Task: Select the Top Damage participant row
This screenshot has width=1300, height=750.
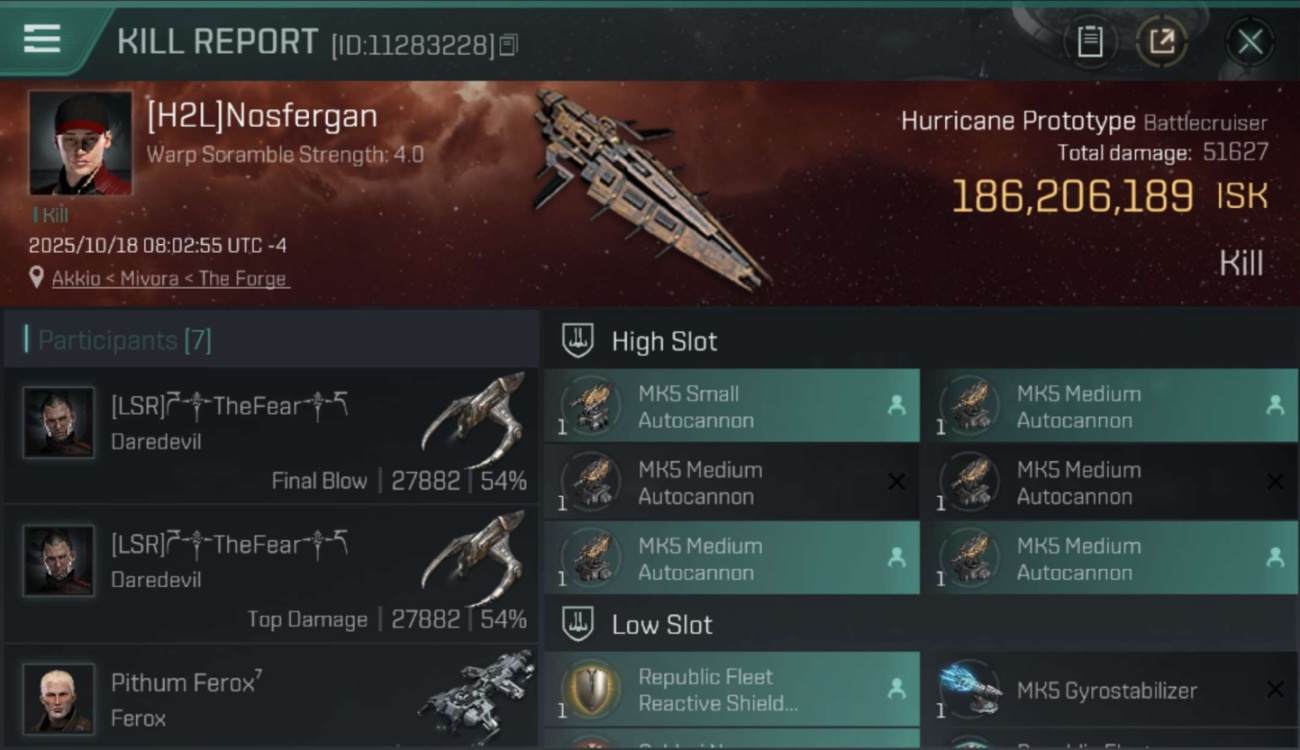Action: [272, 575]
